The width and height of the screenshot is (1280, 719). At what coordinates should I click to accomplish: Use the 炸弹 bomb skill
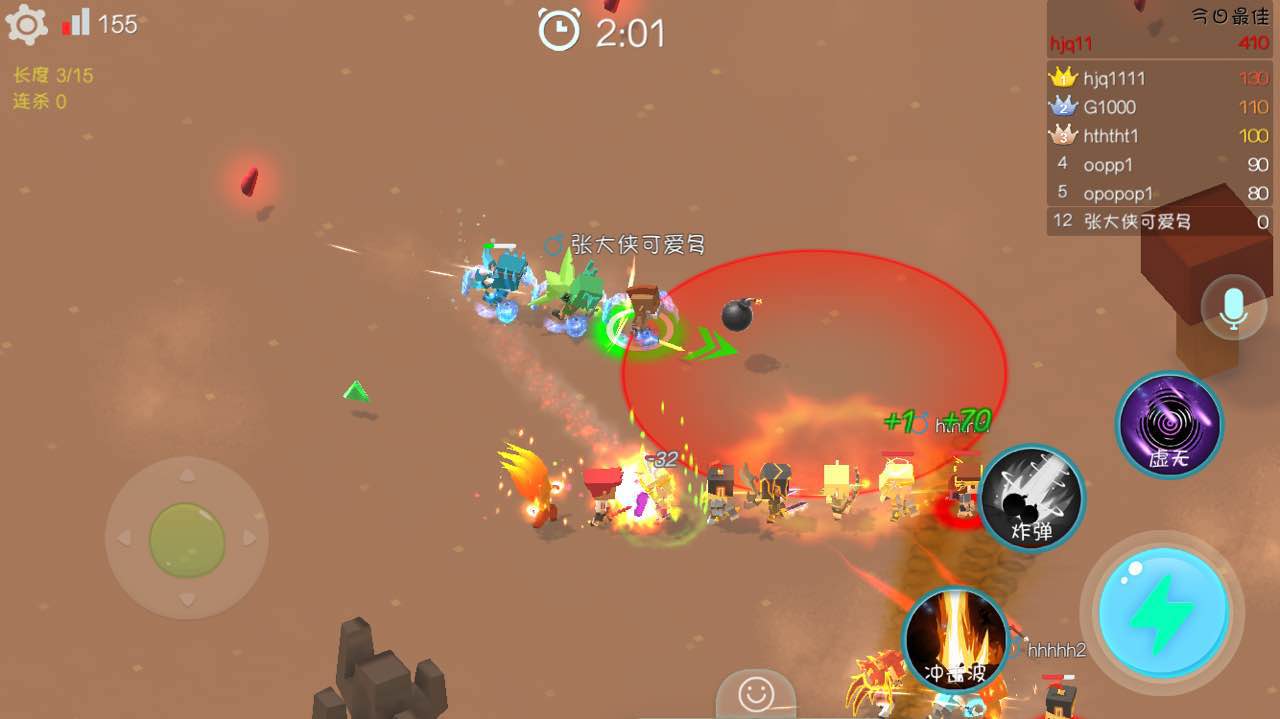click(1032, 498)
